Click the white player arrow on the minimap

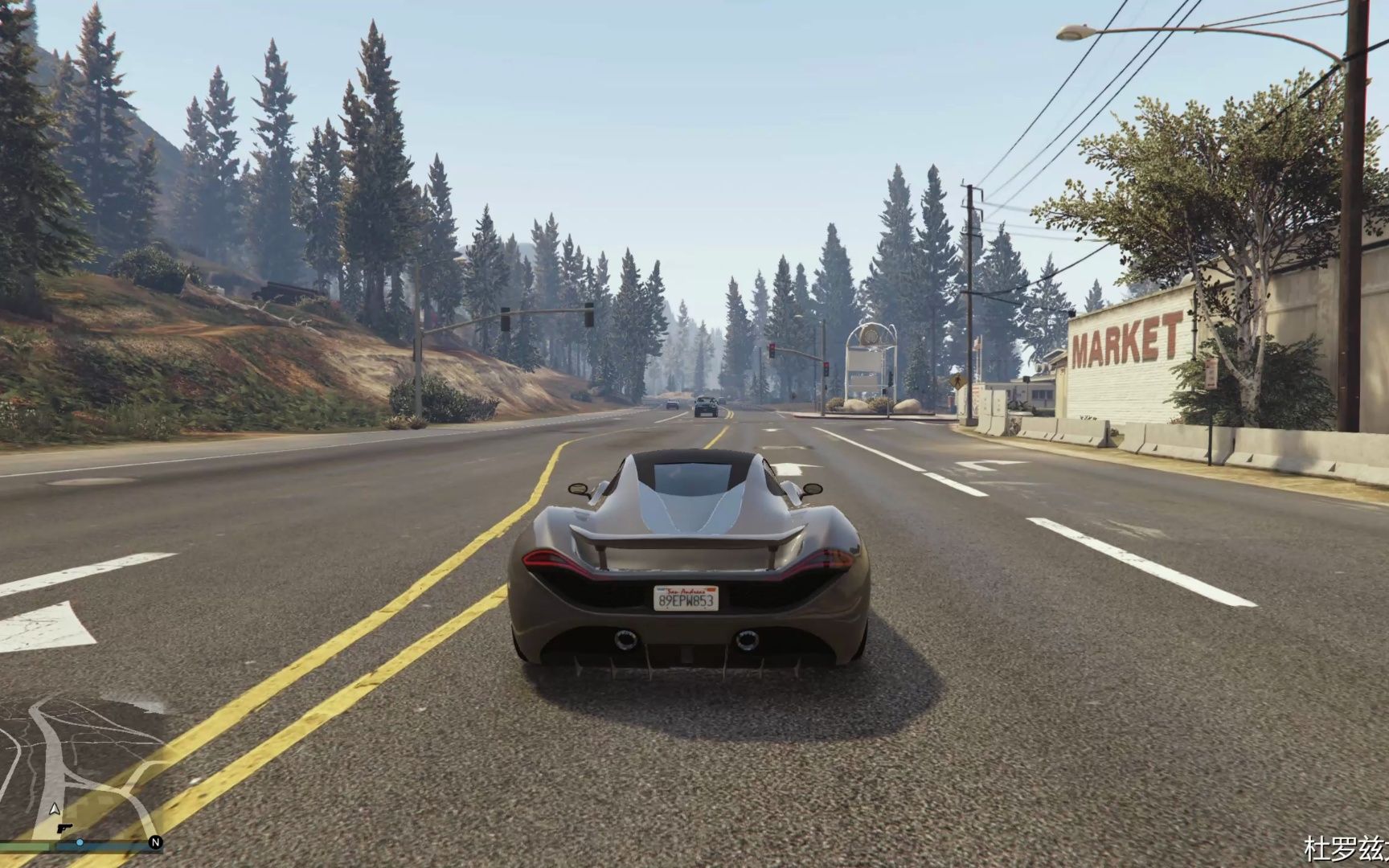pos(55,809)
